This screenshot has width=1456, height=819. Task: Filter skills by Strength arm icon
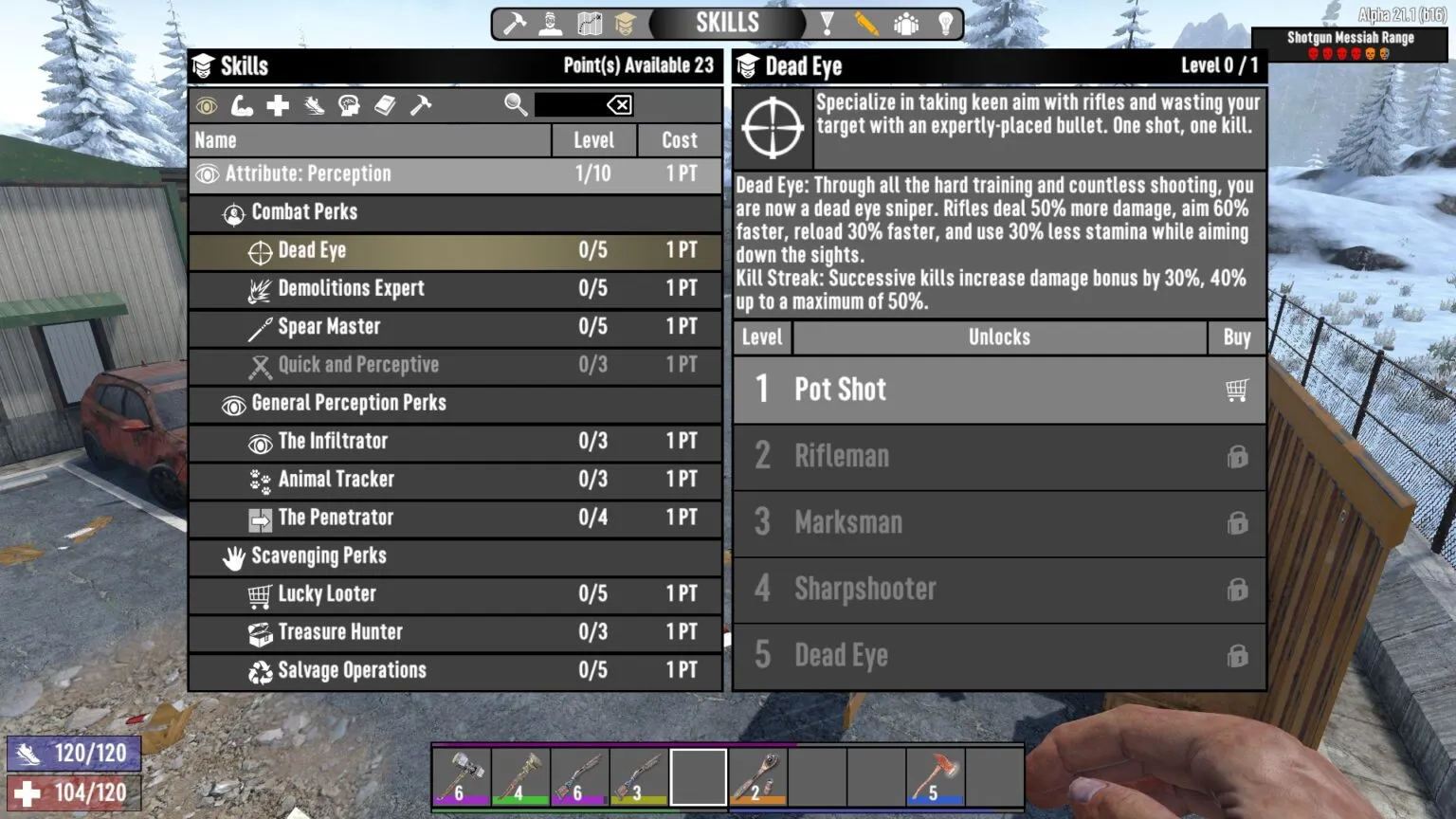pos(242,105)
